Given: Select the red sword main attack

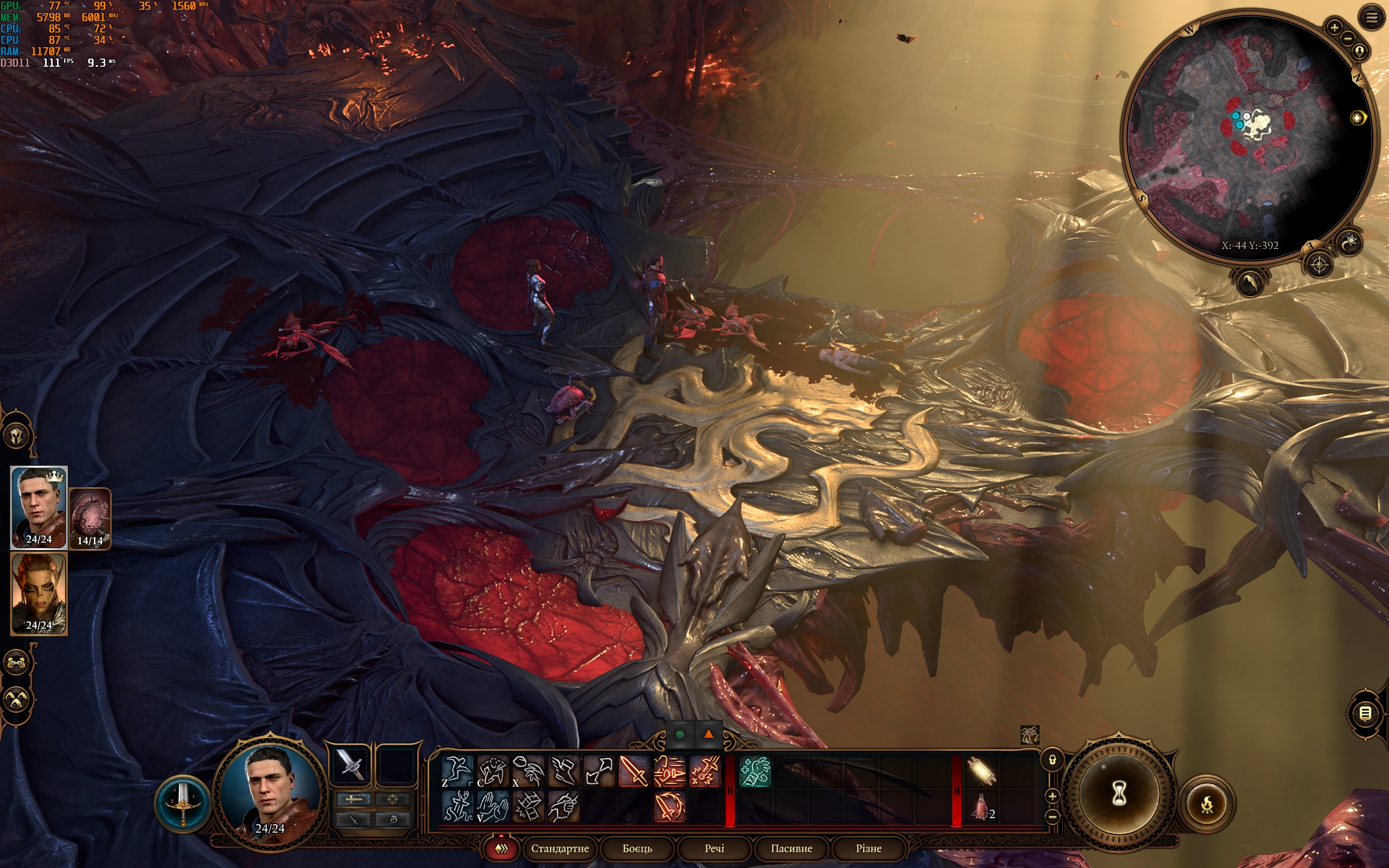Looking at the screenshot, I should [x=634, y=770].
